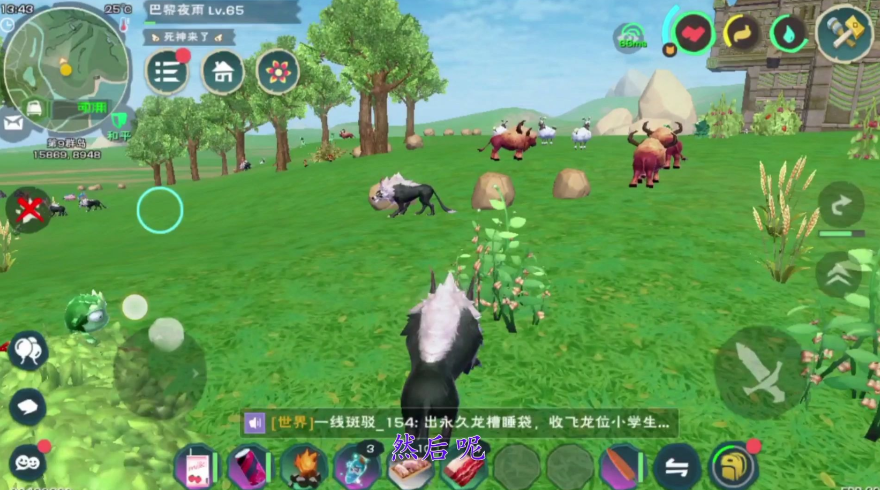Tap the house home button

point(222,72)
